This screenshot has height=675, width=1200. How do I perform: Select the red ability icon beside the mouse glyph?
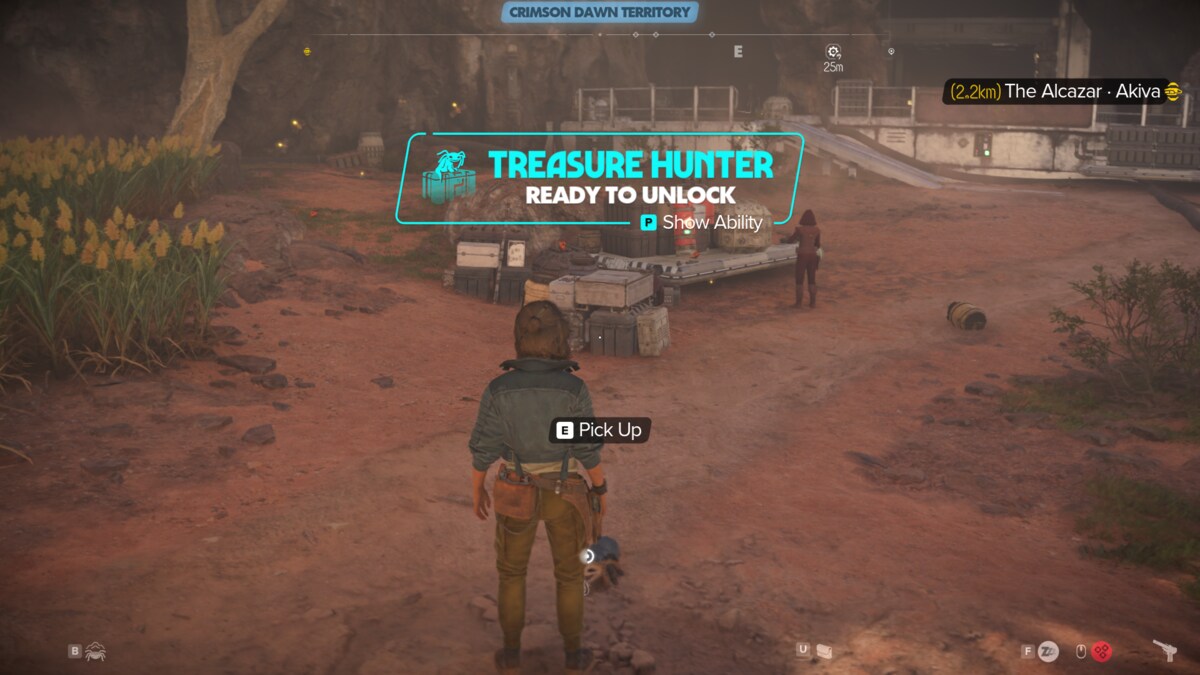[x=1101, y=651]
